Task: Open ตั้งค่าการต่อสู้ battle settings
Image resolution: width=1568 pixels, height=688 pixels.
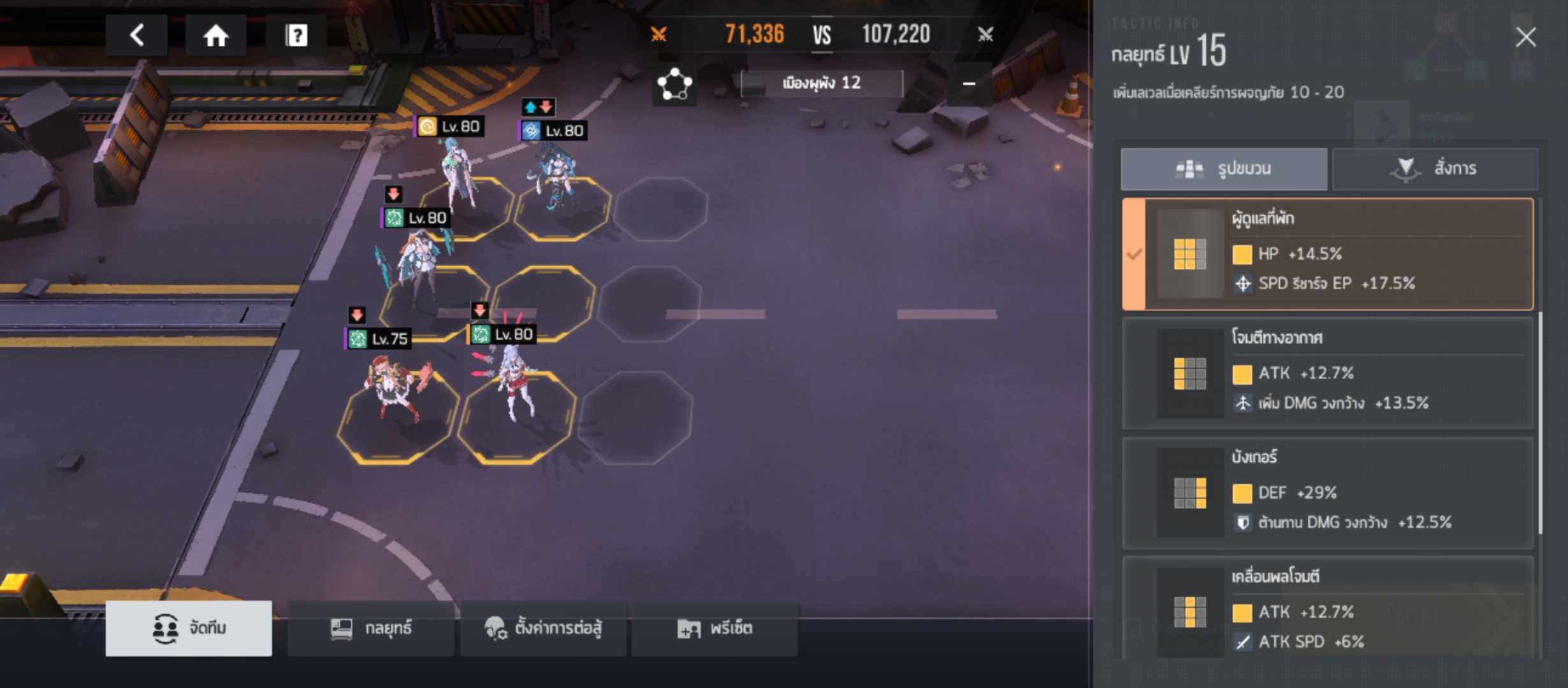Action: (x=543, y=628)
